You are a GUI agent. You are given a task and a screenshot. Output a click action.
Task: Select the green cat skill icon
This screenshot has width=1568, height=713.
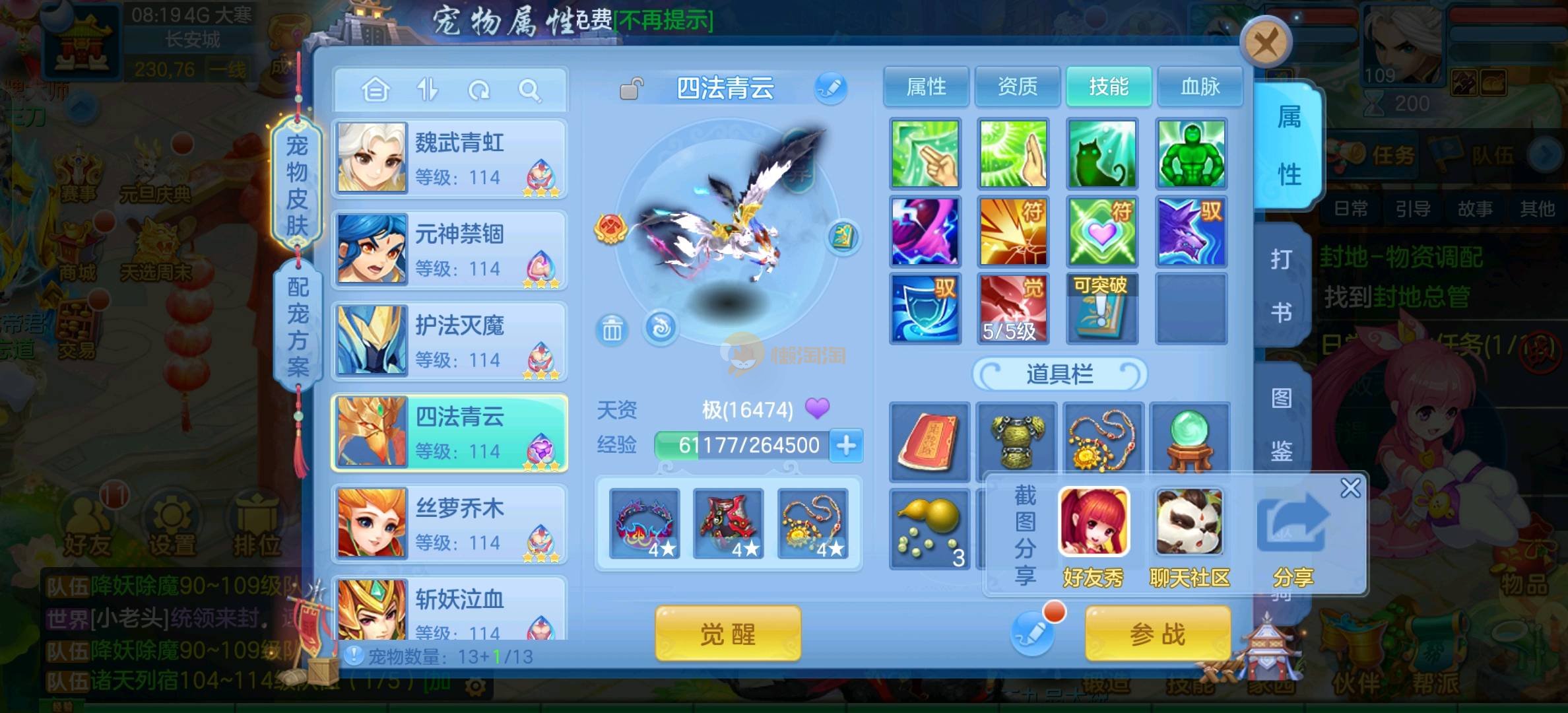tap(1101, 154)
